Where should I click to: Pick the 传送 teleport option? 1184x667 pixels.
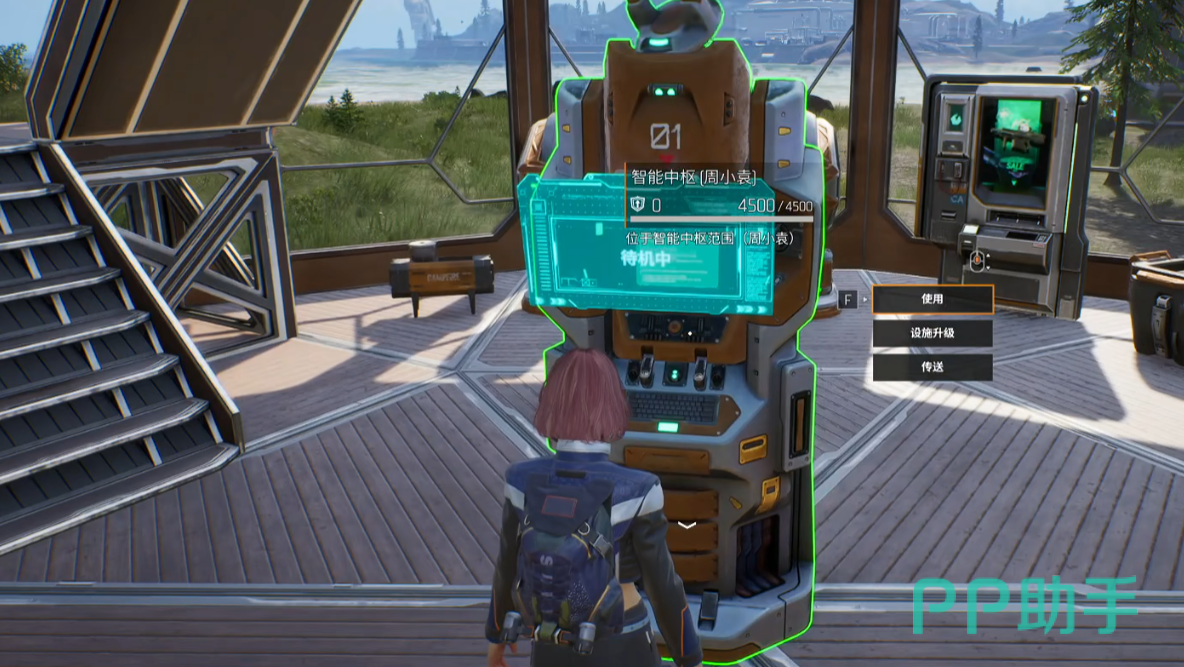pos(932,367)
